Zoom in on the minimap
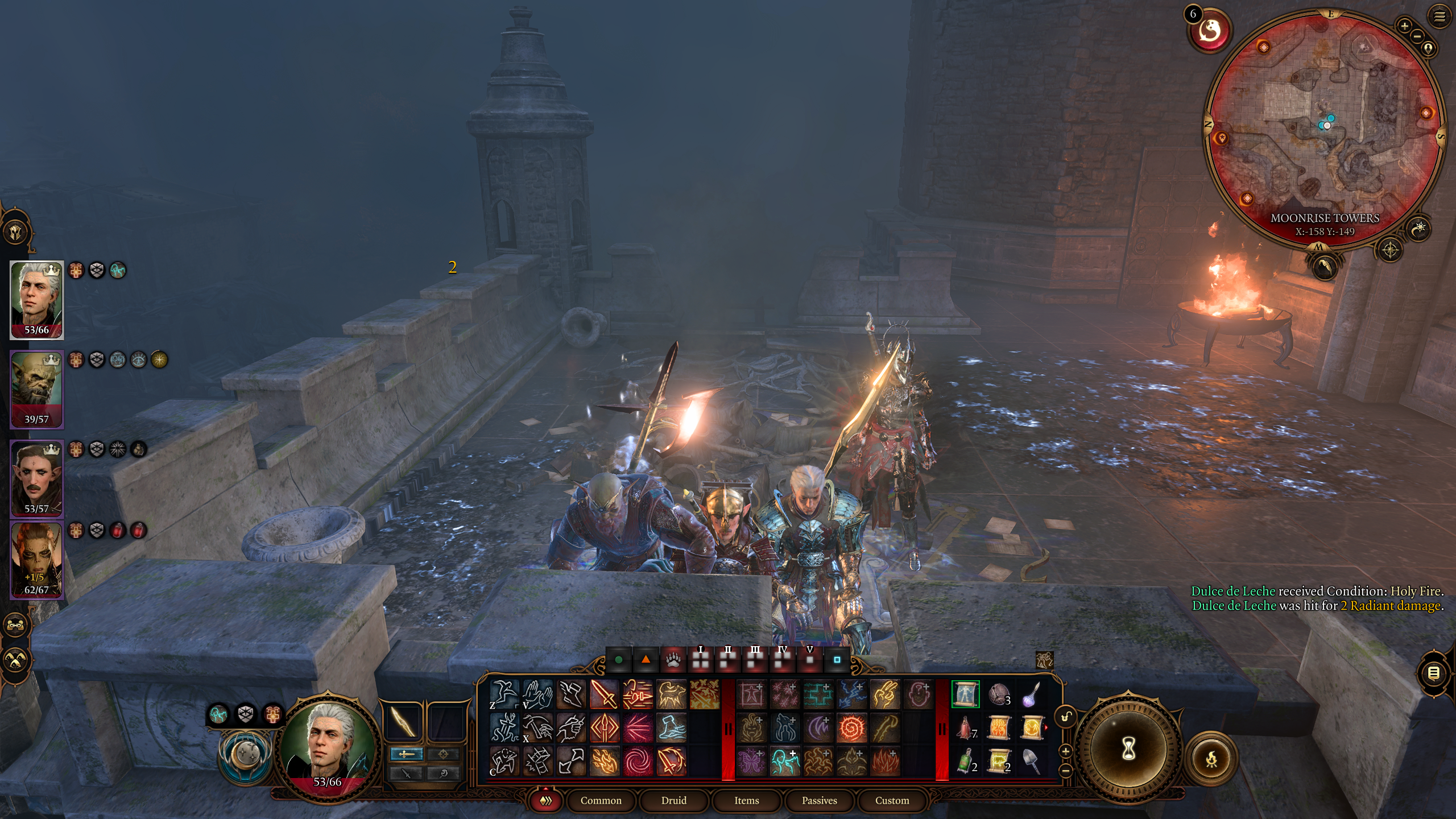The image size is (1456, 819). point(1404,26)
